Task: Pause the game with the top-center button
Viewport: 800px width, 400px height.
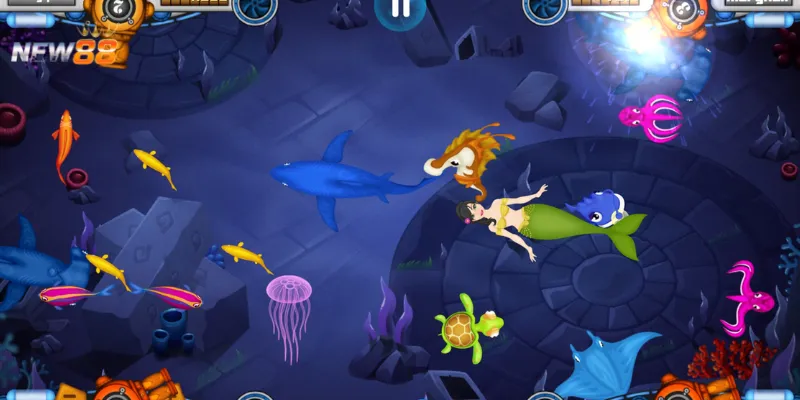Action: [x=399, y=9]
